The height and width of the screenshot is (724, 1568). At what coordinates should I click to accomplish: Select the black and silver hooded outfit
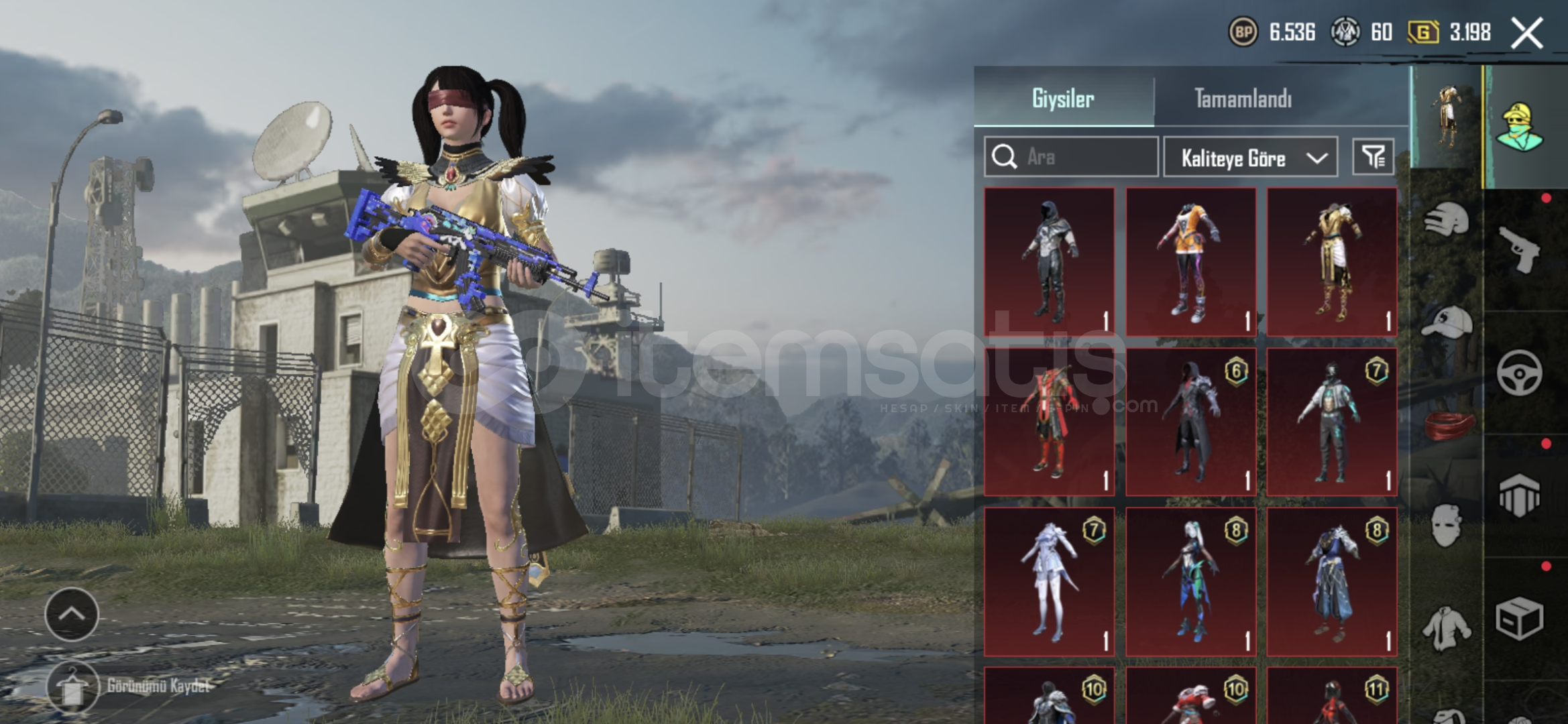tap(1050, 261)
